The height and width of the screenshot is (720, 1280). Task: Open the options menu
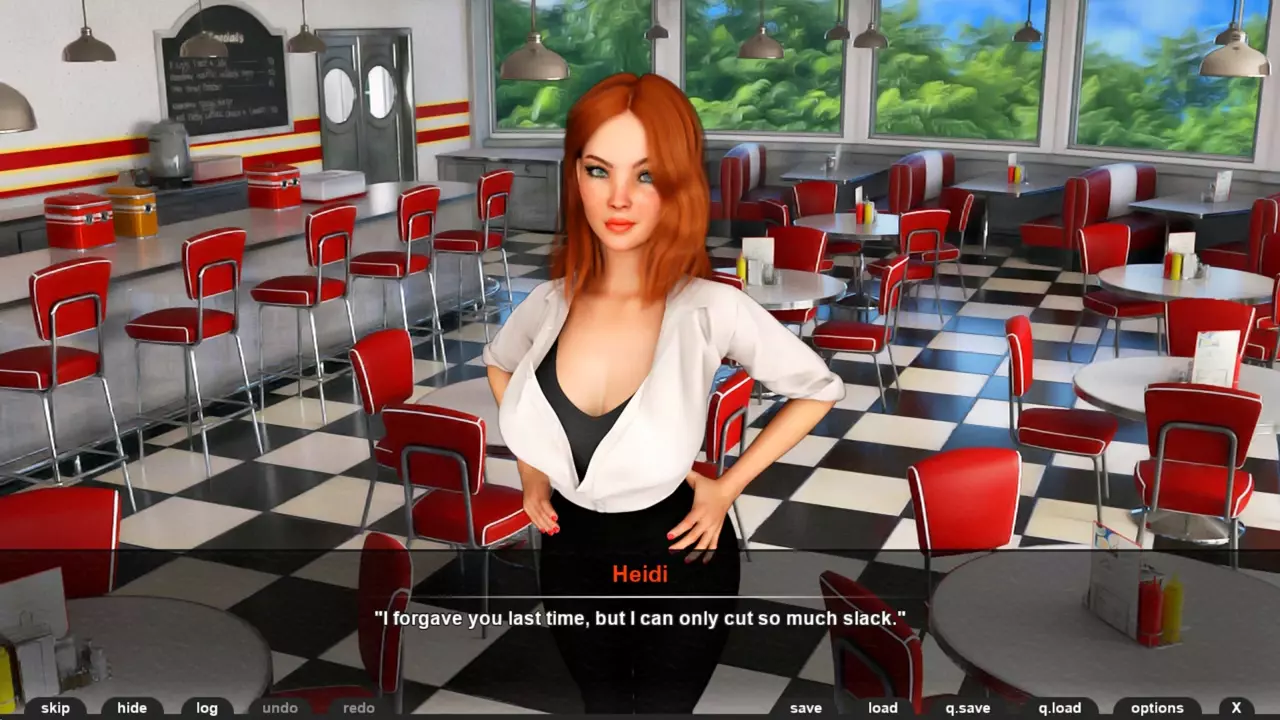coord(1157,708)
